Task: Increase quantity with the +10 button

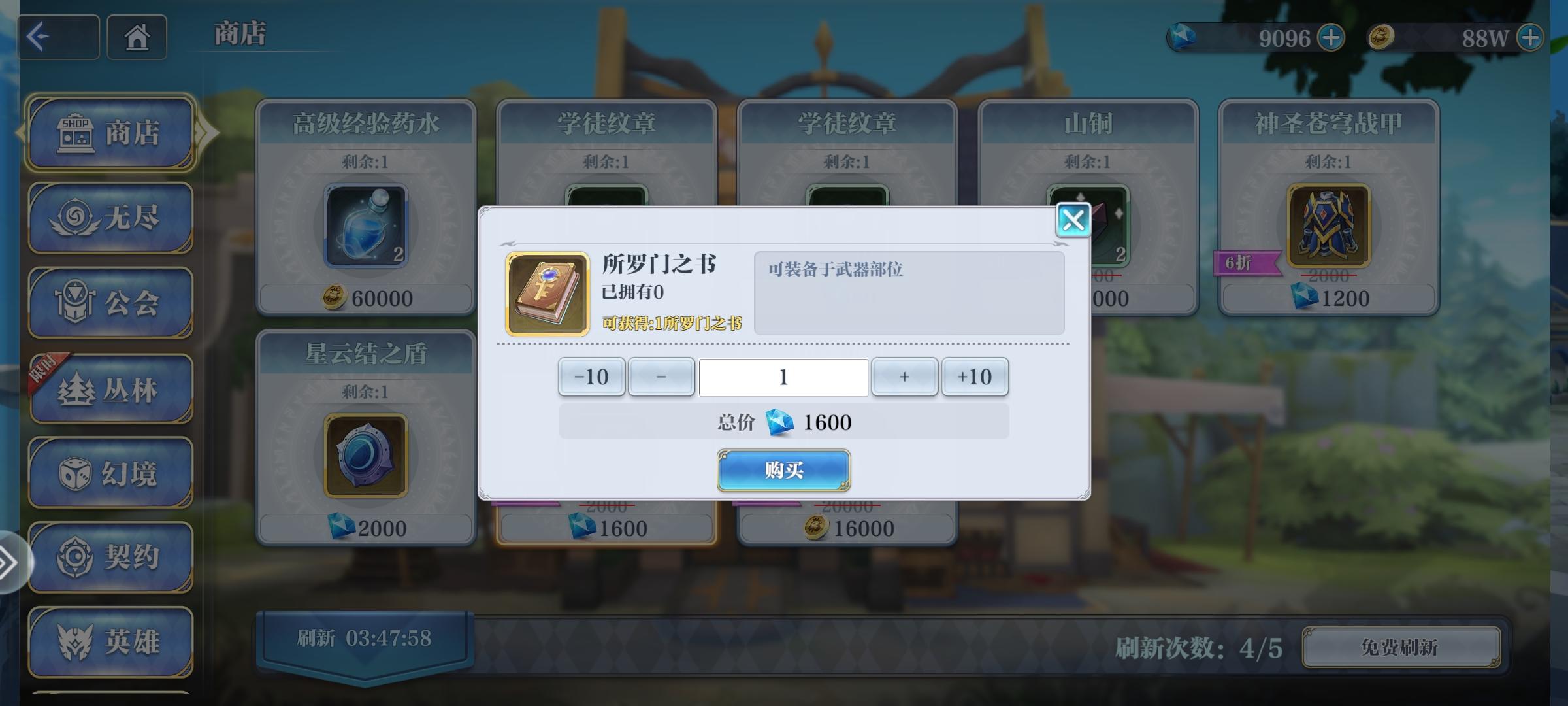Action: 974,377
